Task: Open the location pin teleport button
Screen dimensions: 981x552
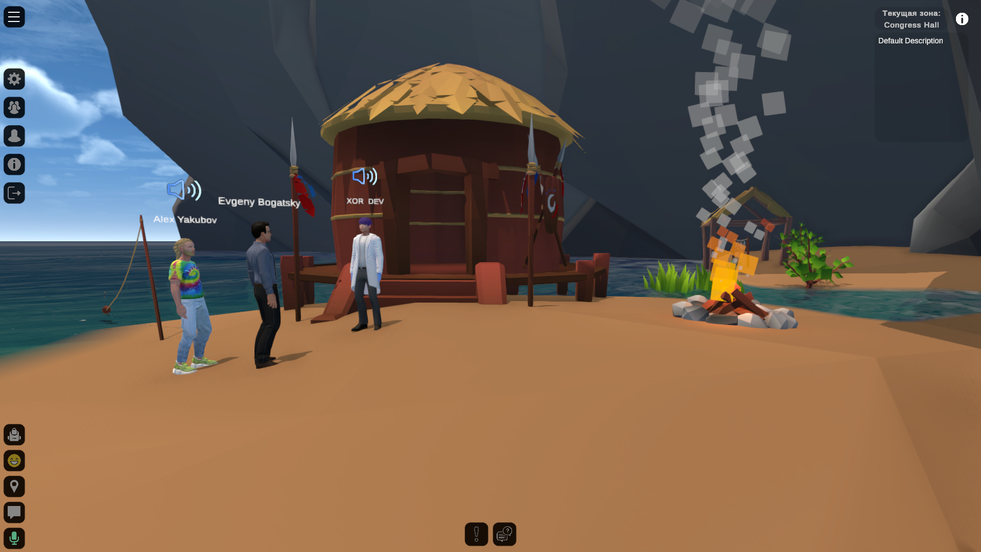Action: pos(14,486)
